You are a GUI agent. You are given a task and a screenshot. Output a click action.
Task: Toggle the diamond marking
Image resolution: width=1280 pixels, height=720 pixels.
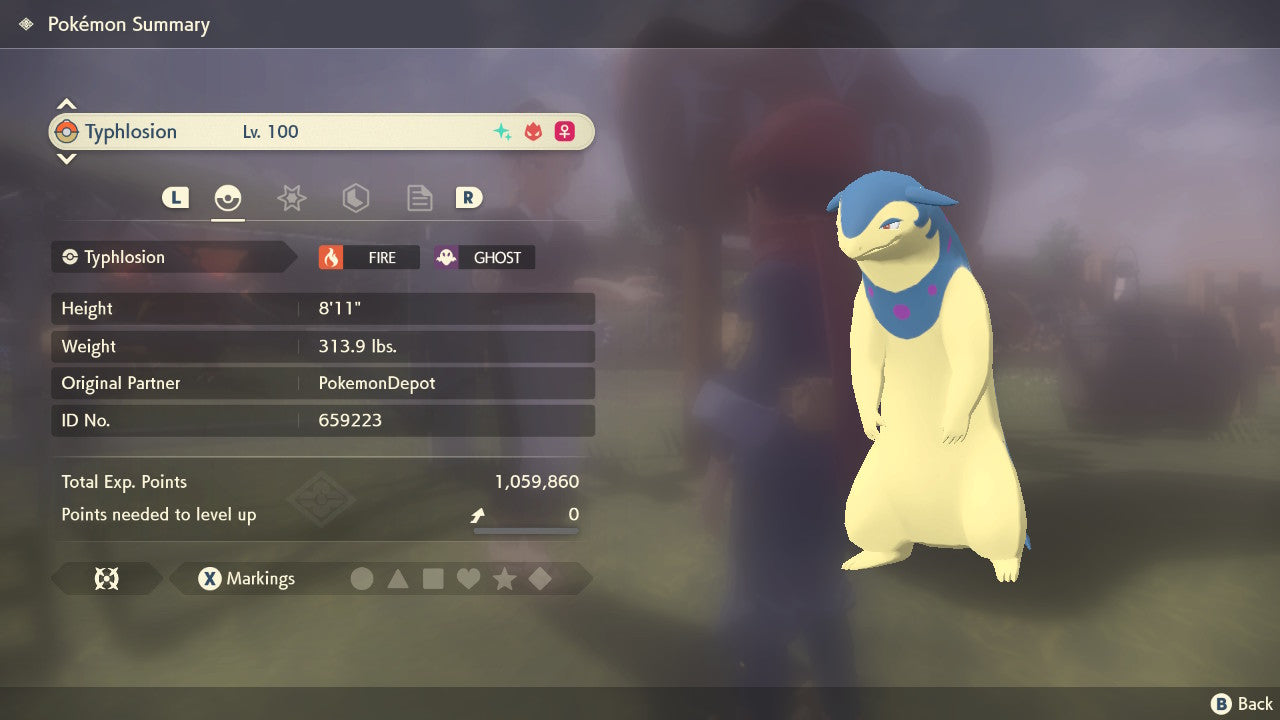(x=540, y=579)
